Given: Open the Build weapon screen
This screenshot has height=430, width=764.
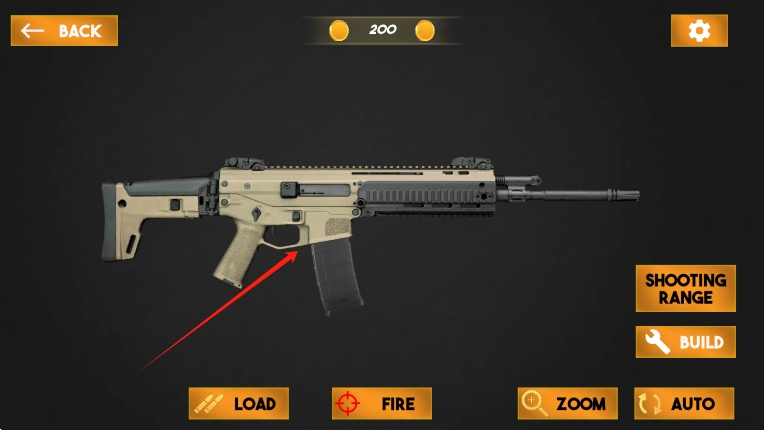Looking at the screenshot, I should (685, 342).
